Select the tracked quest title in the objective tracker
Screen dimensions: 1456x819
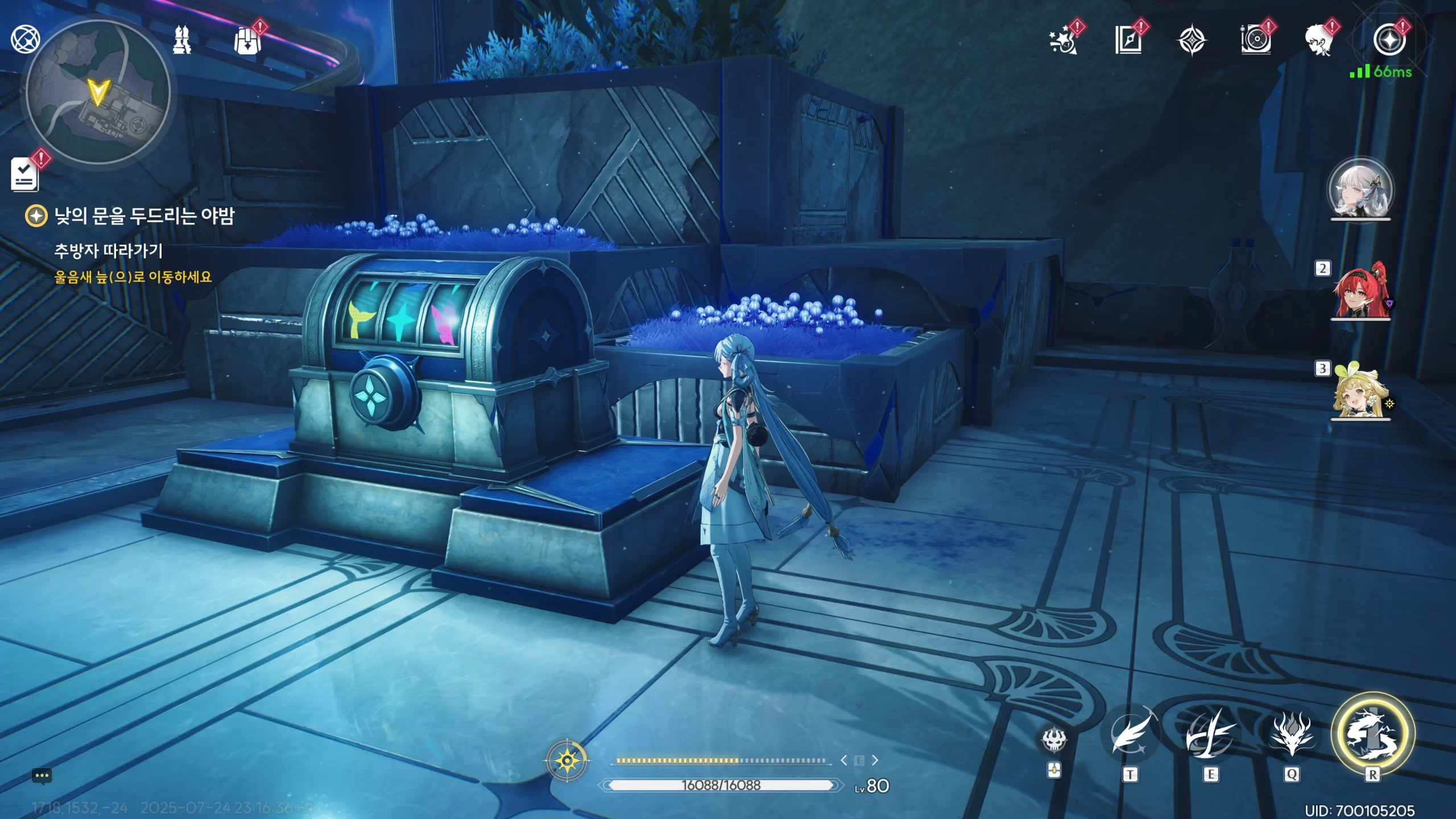(x=144, y=216)
